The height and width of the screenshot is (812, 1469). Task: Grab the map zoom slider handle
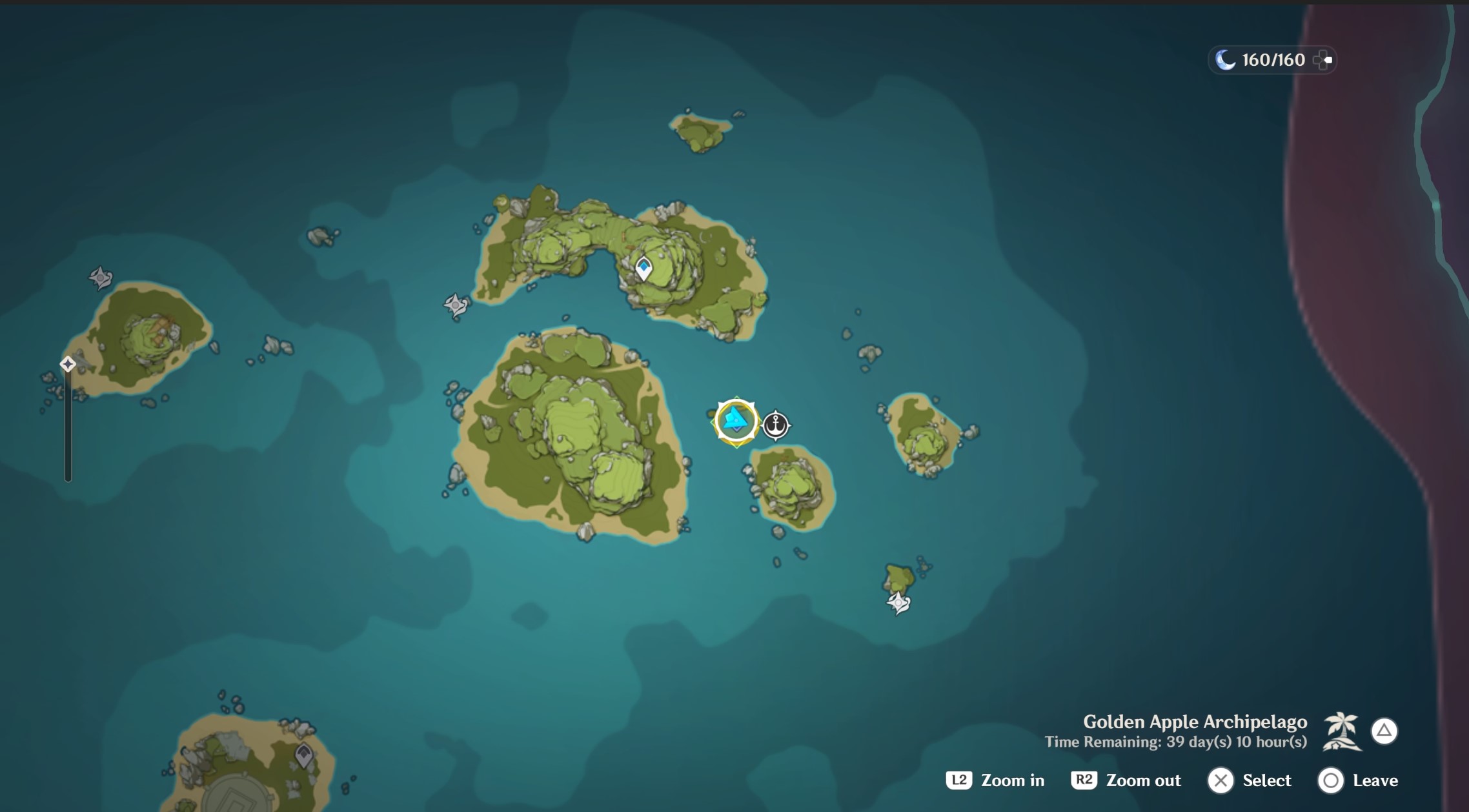[68, 365]
